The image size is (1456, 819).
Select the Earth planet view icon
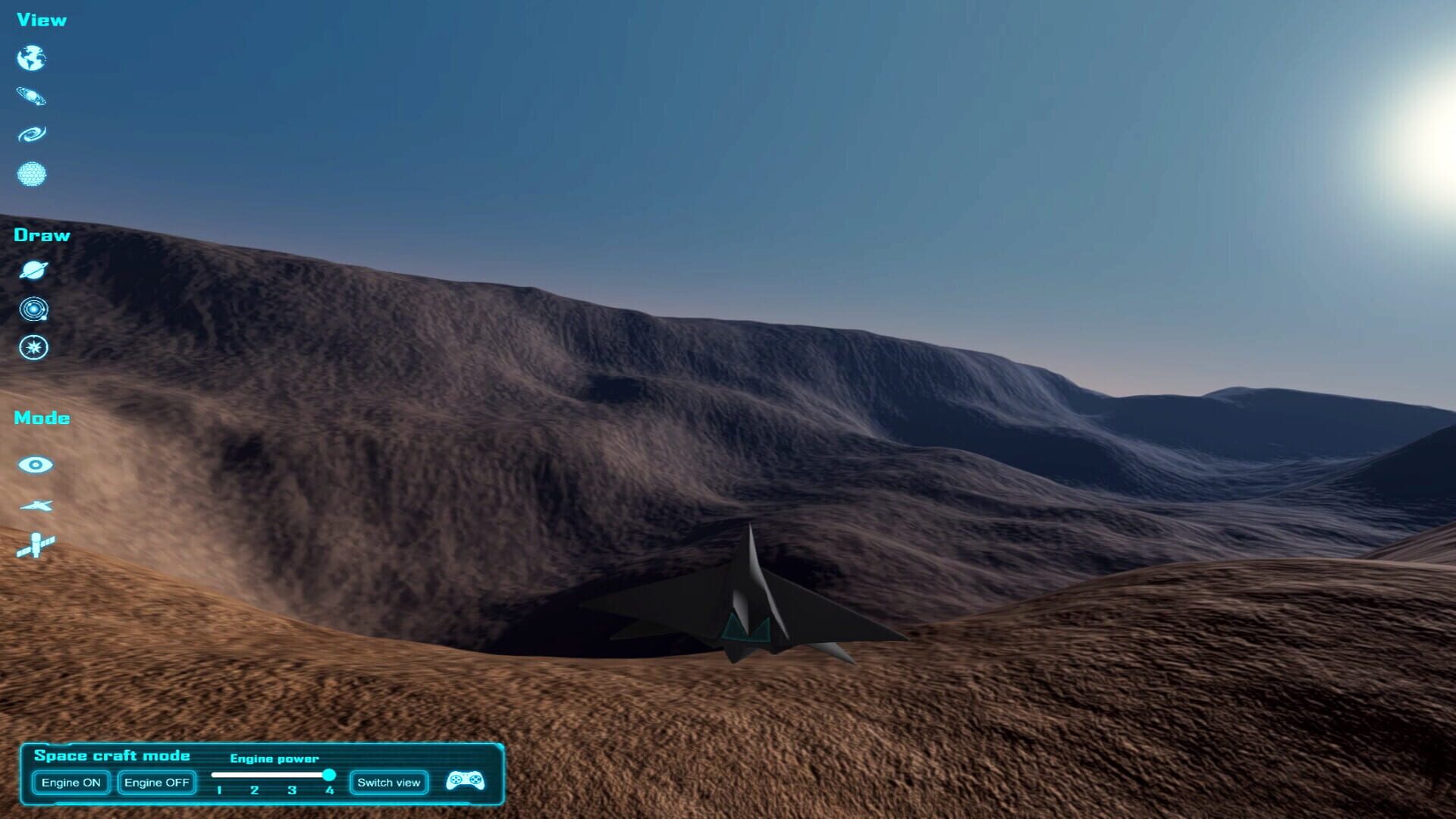pyautogui.click(x=31, y=58)
